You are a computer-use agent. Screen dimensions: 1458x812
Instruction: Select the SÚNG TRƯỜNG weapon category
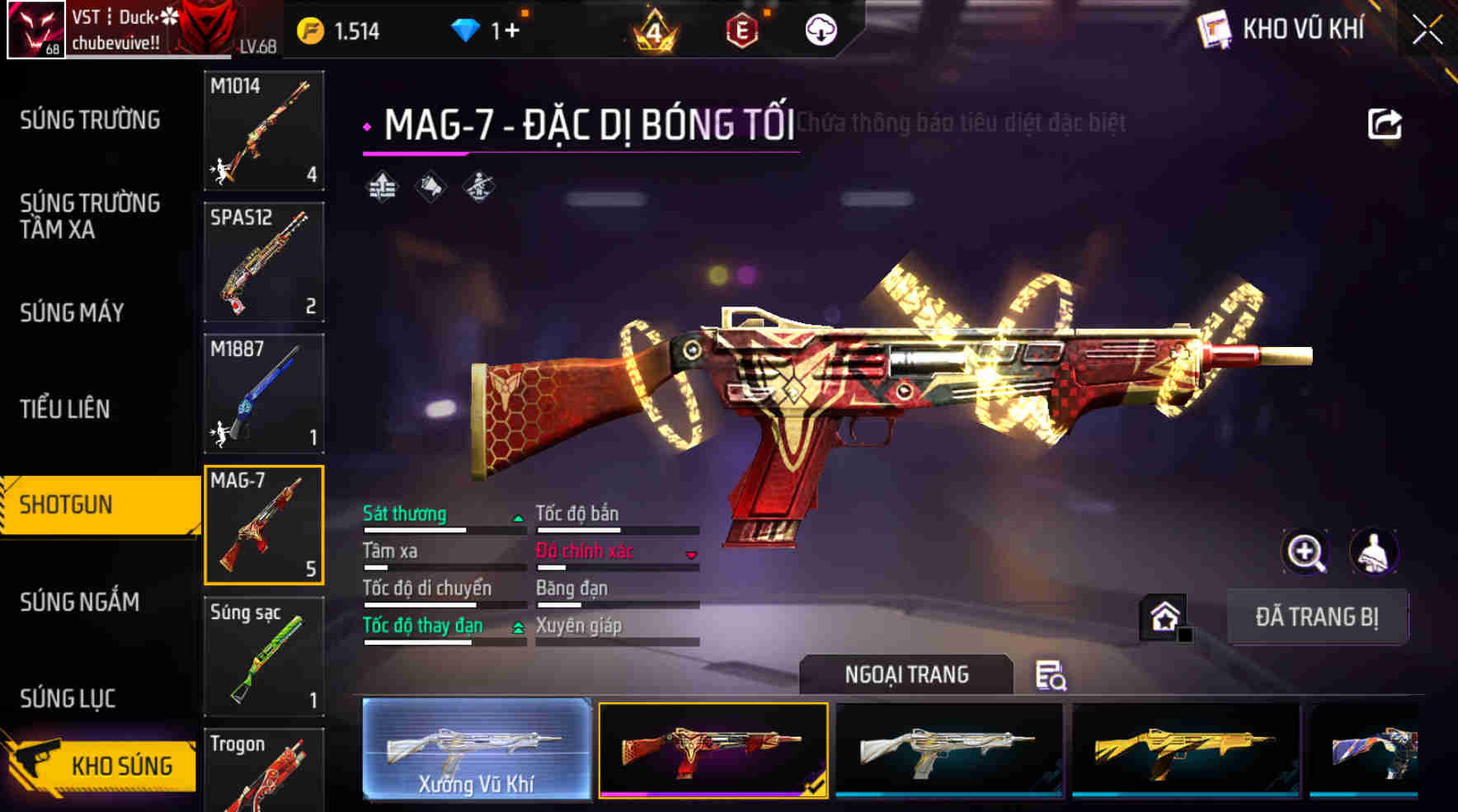pyautogui.click(x=88, y=120)
